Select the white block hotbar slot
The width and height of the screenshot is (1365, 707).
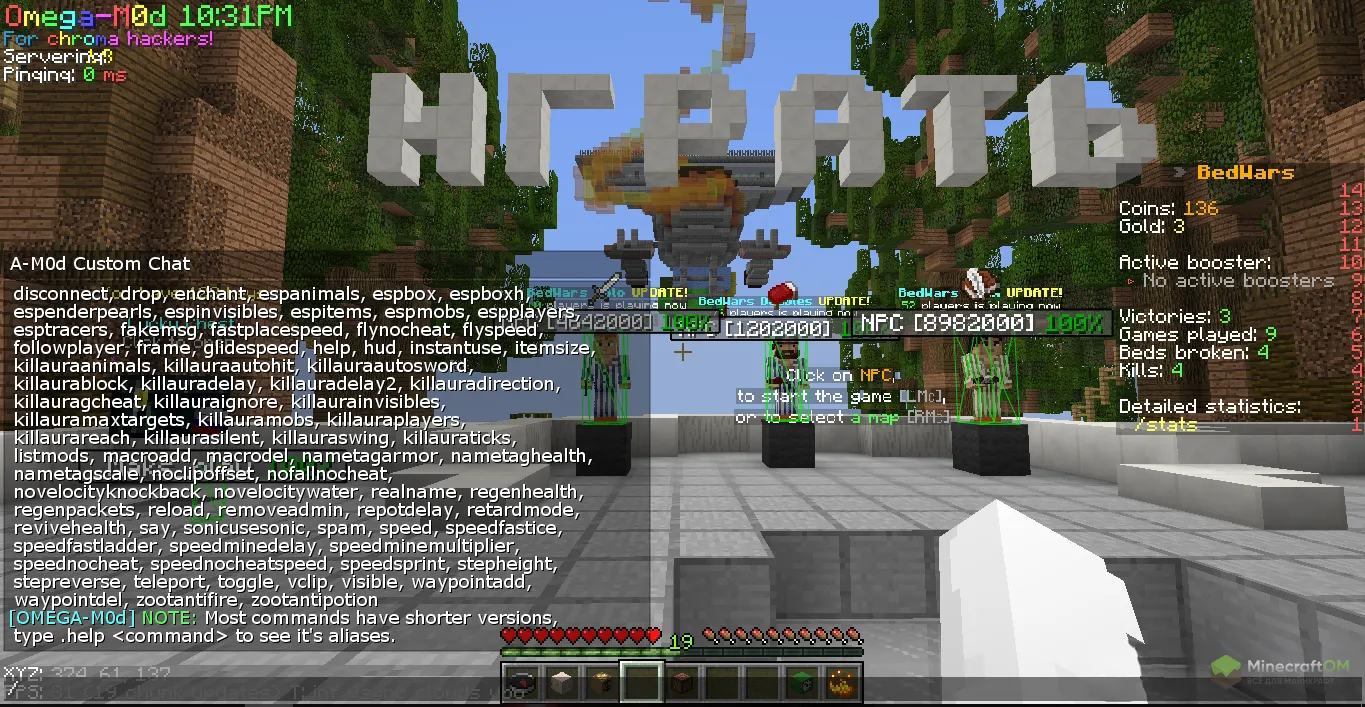point(561,684)
